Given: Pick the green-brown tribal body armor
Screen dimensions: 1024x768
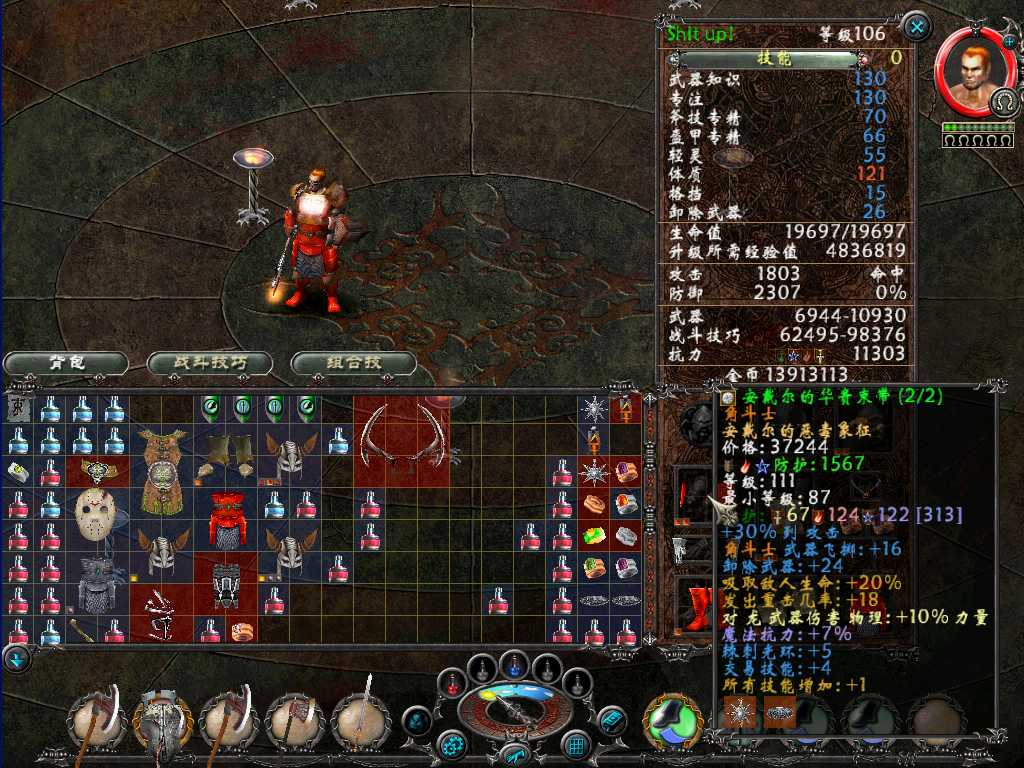Looking at the screenshot, I should 162,470.
